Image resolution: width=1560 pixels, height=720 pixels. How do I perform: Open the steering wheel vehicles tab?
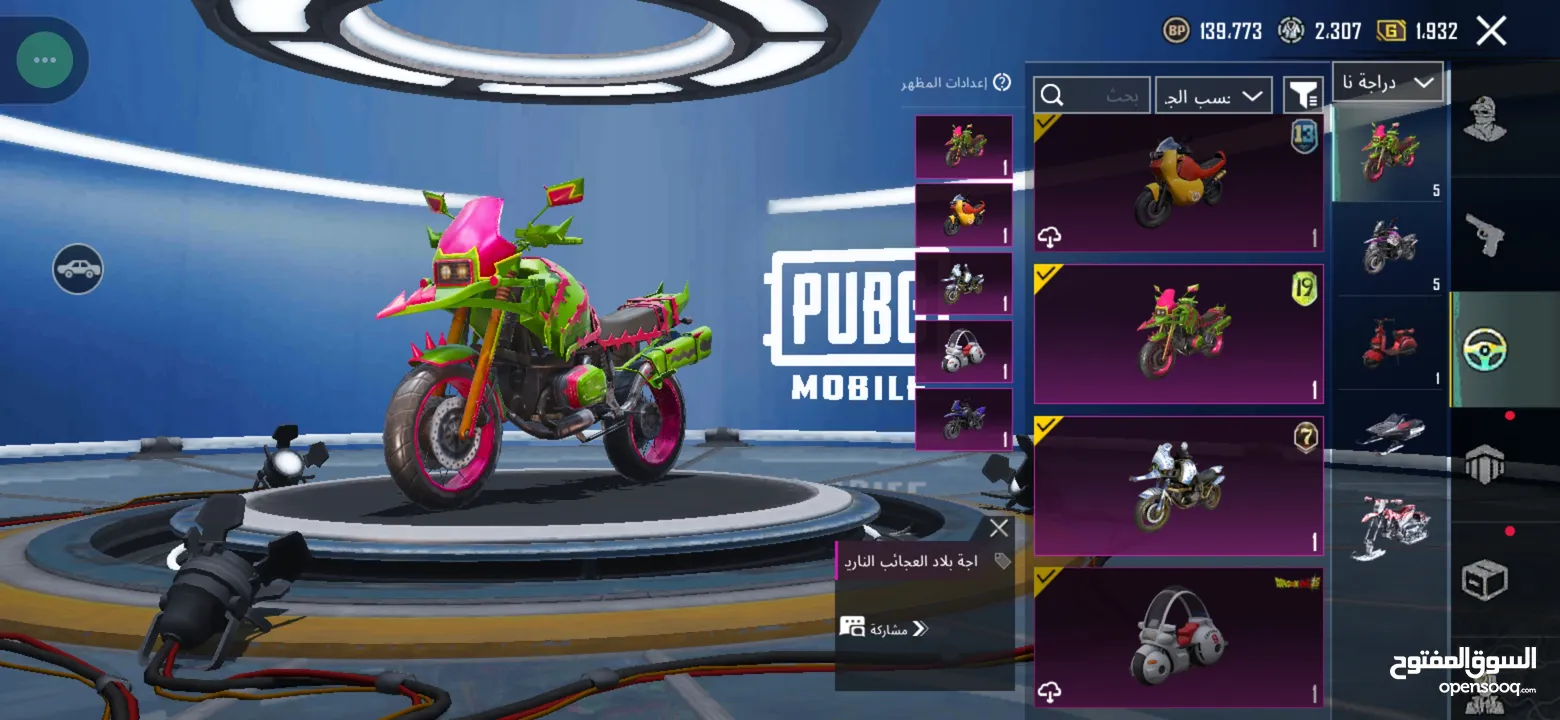1485,349
